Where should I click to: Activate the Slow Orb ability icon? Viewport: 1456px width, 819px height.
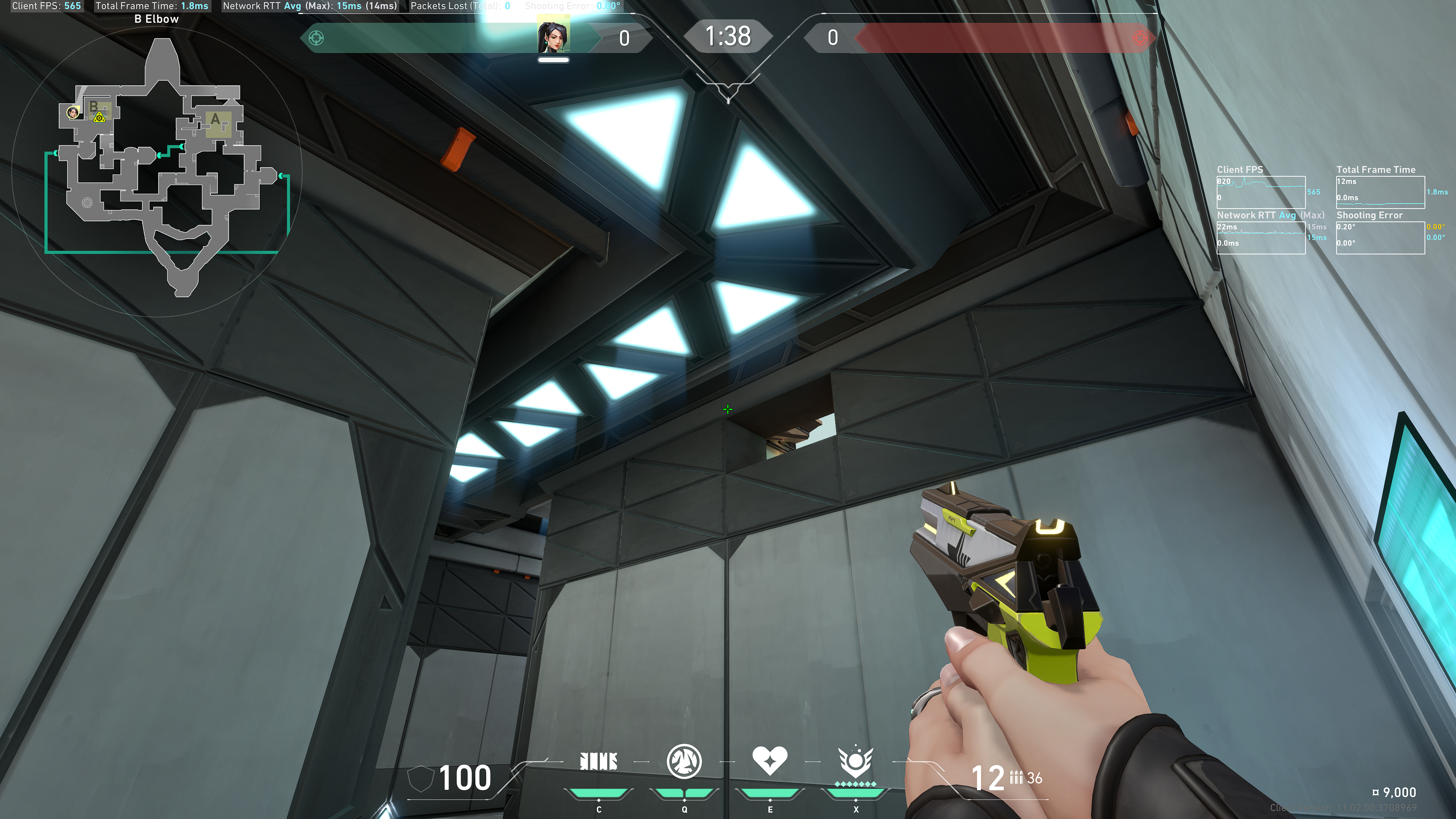pos(684,761)
